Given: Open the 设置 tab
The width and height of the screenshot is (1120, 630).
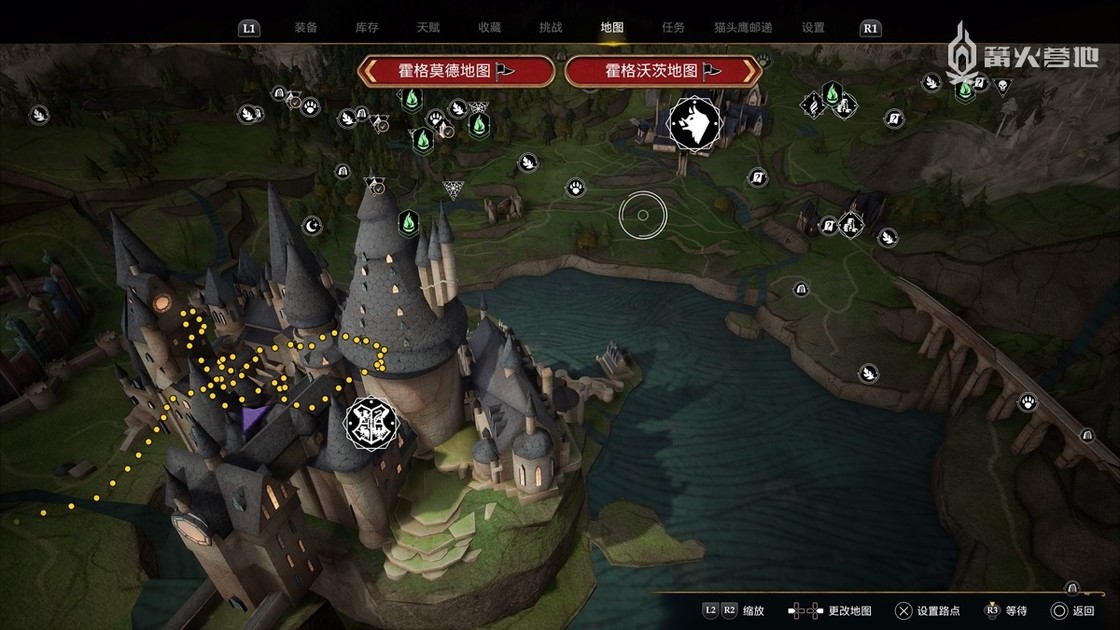Looking at the screenshot, I should click(x=813, y=28).
